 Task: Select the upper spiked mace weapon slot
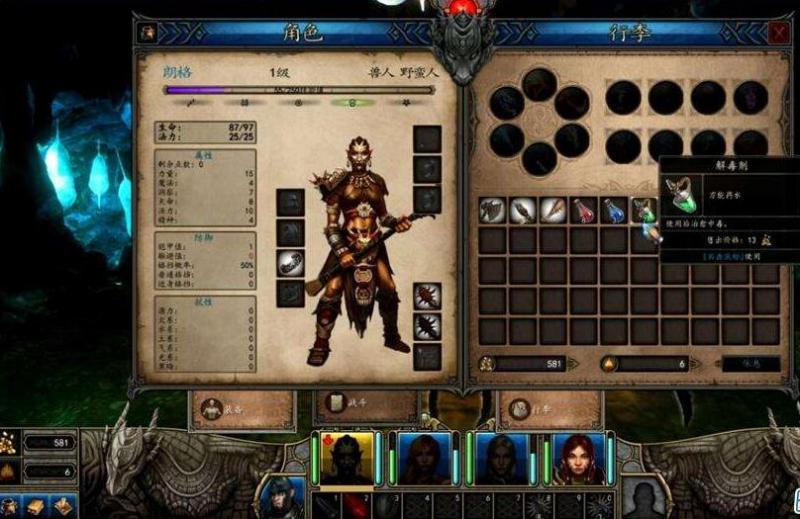tap(427, 297)
